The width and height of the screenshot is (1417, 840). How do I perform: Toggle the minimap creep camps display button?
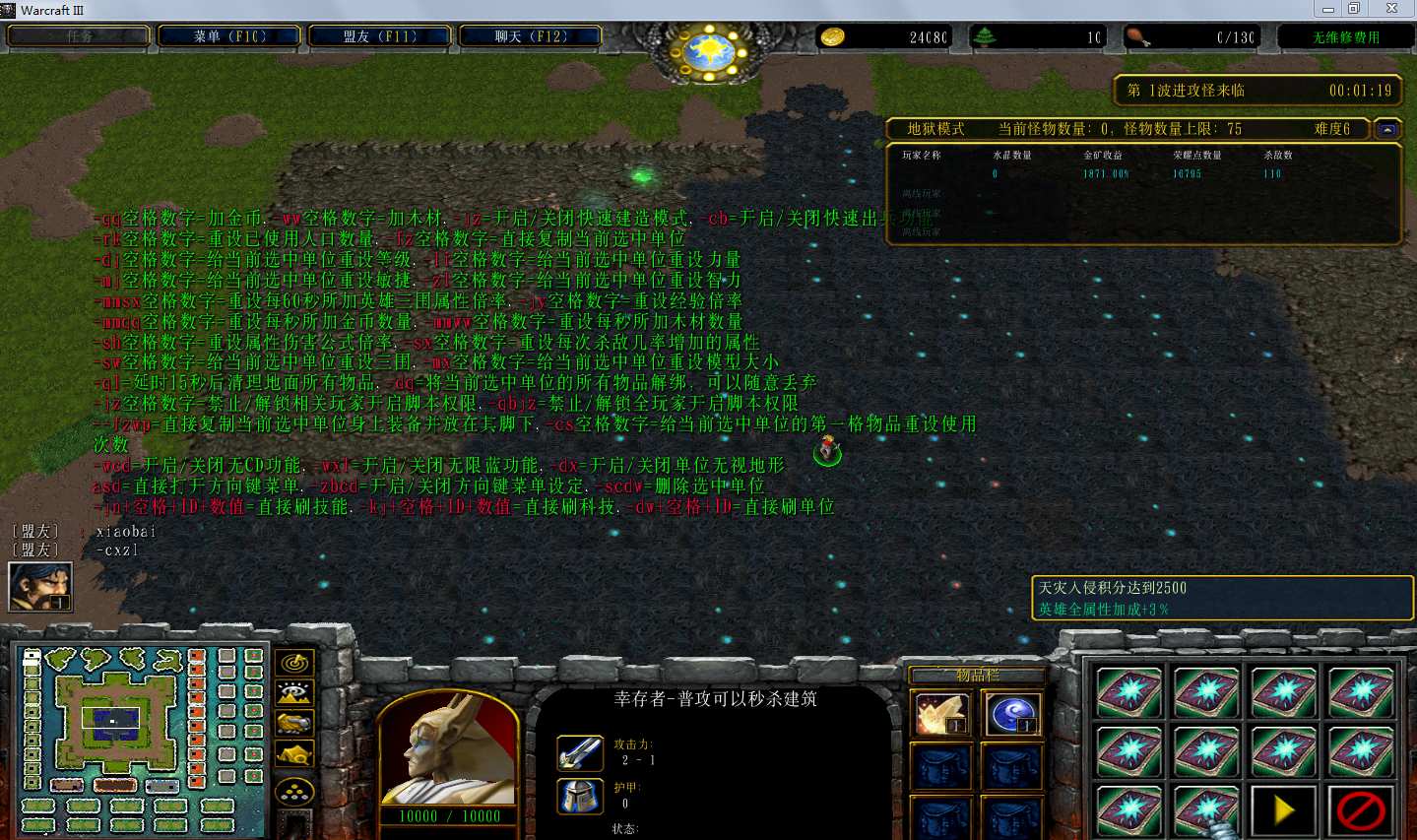tap(294, 755)
